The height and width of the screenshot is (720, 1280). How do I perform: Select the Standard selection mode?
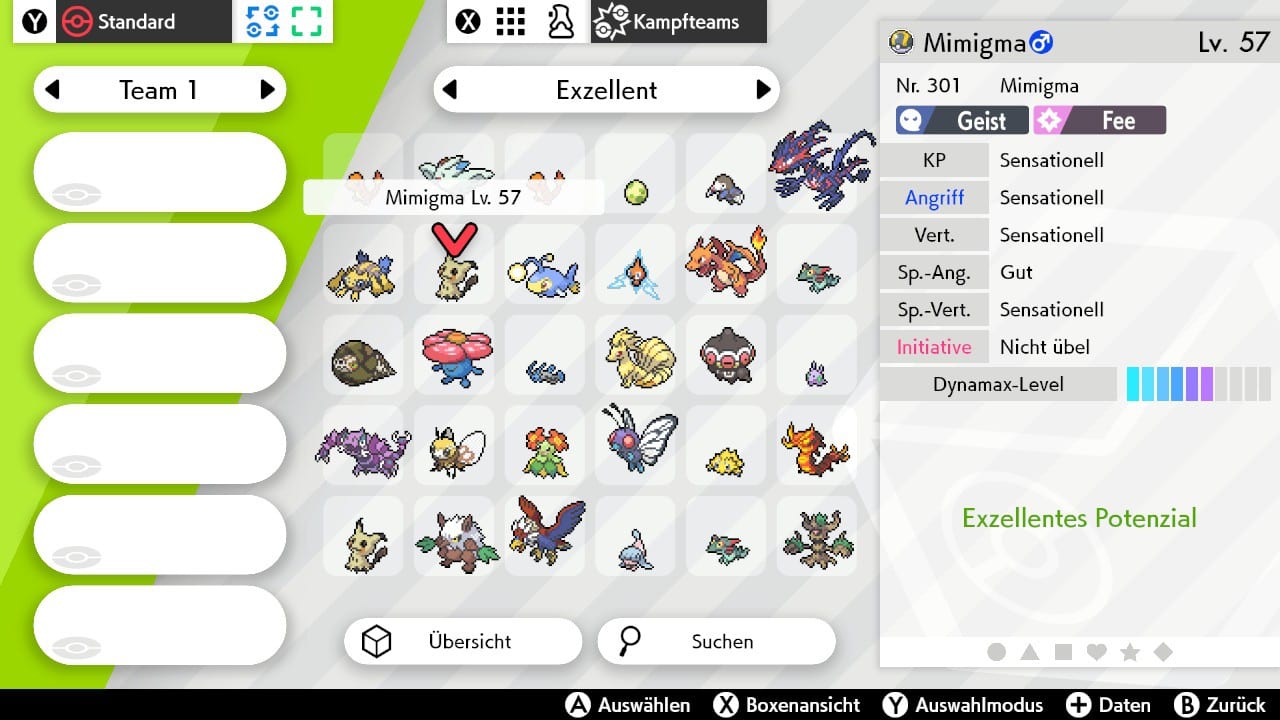[x=119, y=22]
